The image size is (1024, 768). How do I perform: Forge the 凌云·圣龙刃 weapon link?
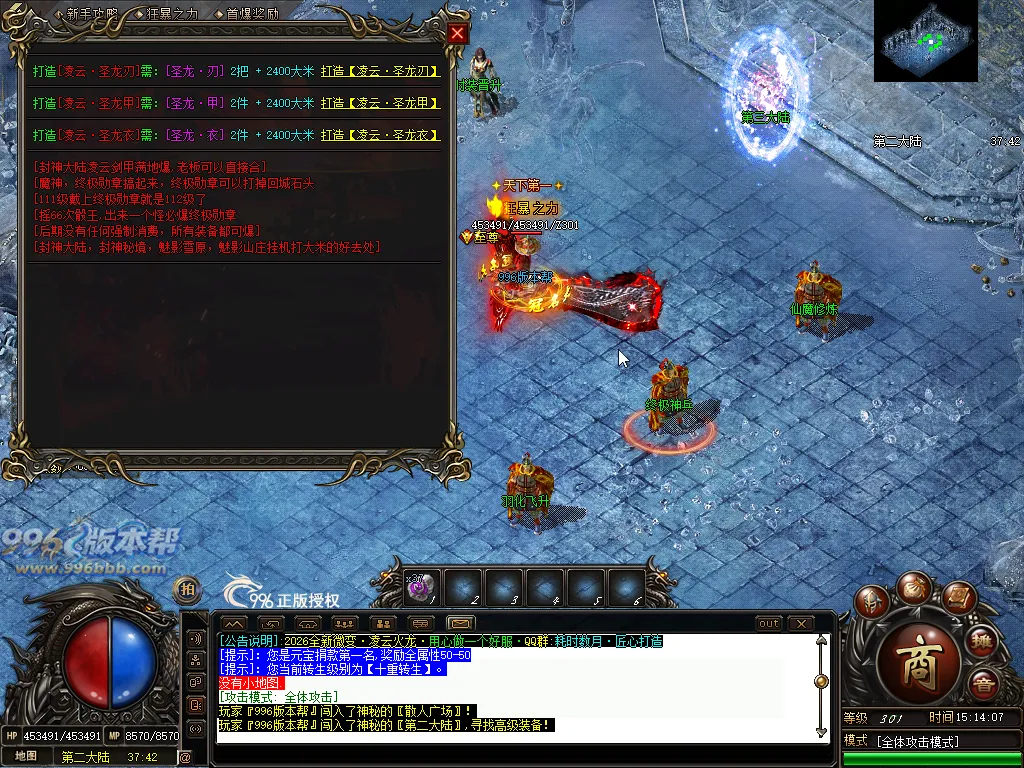tap(380, 72)
